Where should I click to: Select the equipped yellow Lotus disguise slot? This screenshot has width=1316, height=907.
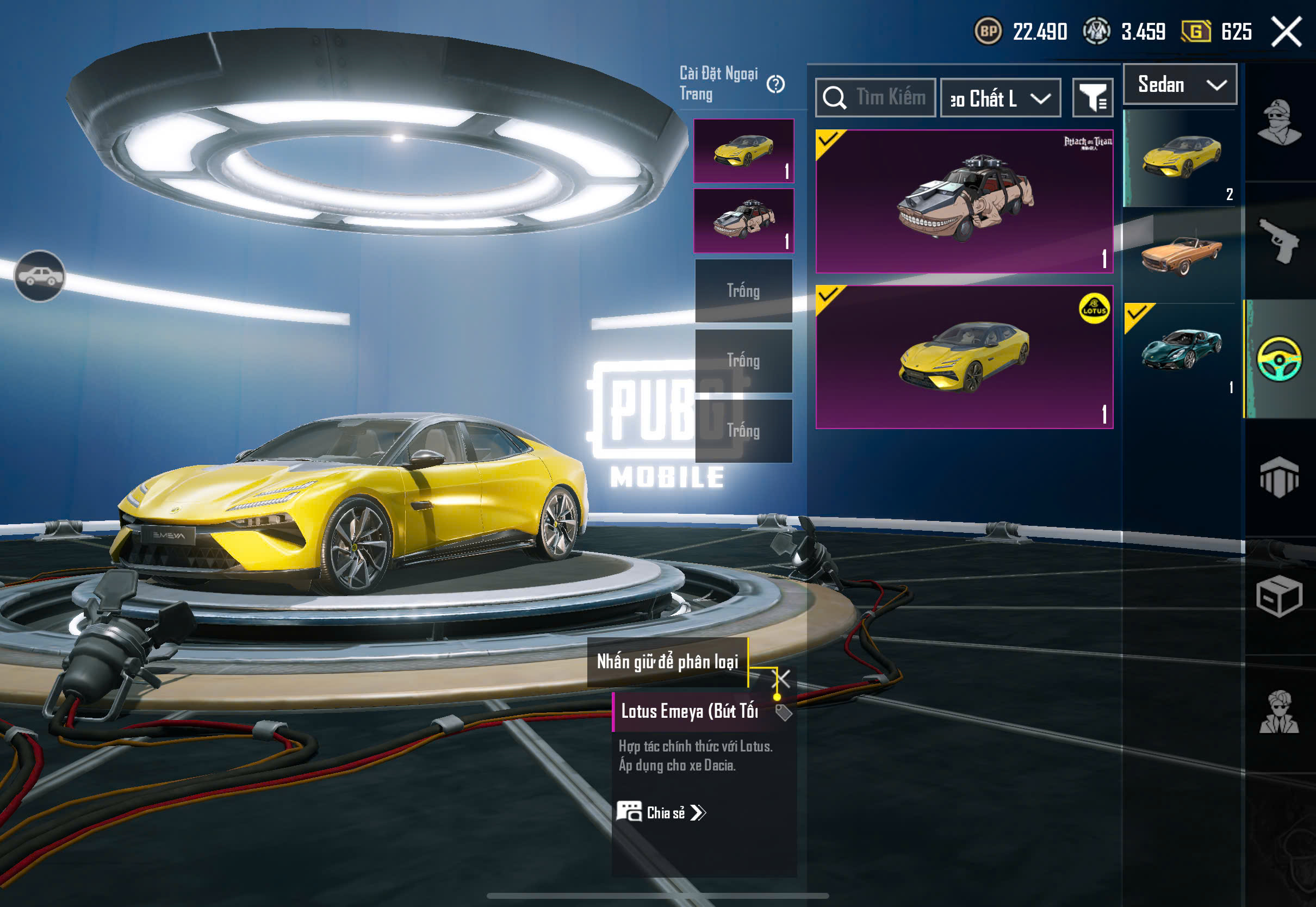(x=743, y=151)
